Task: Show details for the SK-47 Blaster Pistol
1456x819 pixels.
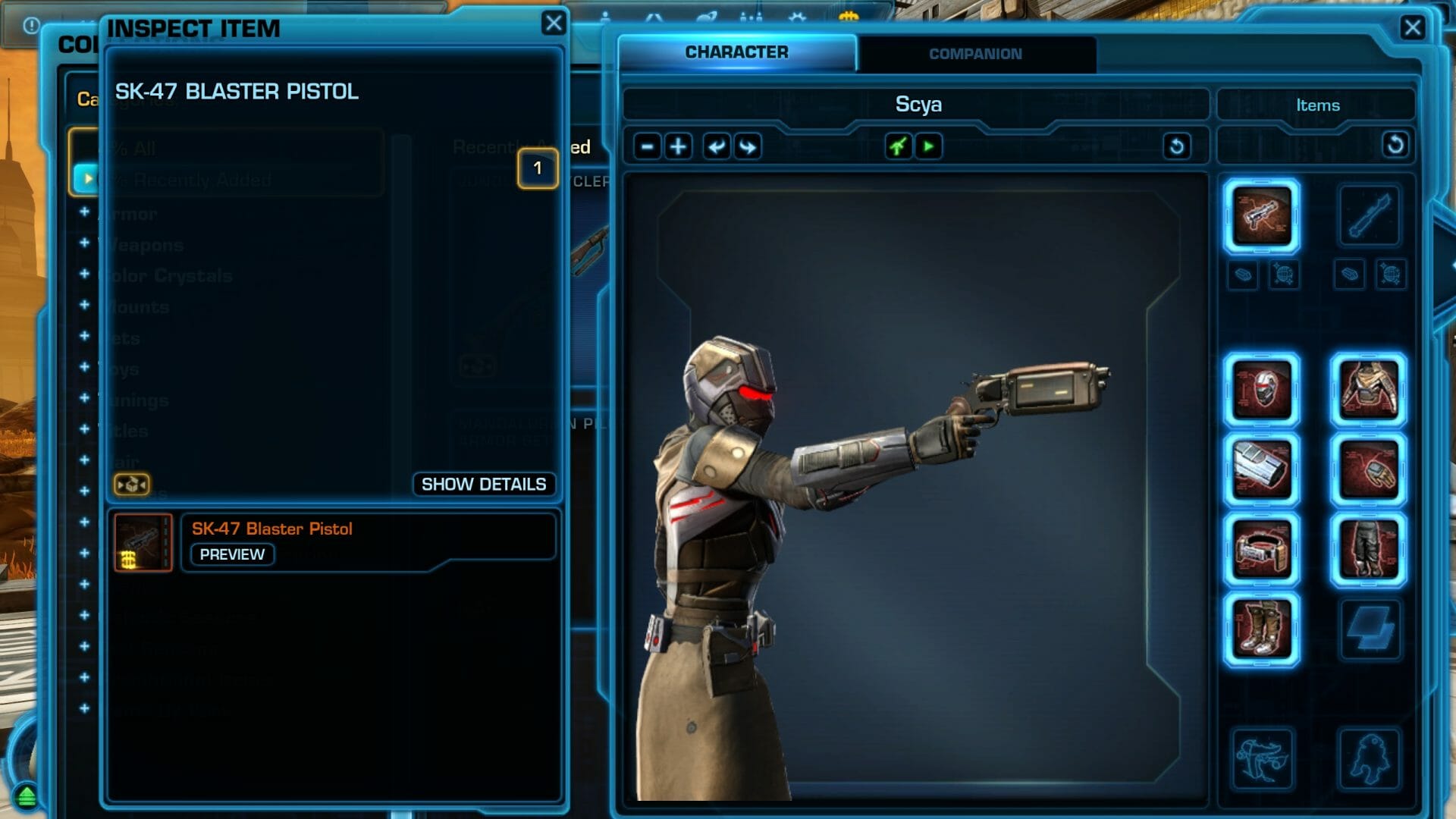Action: click(x=483, y=484)
